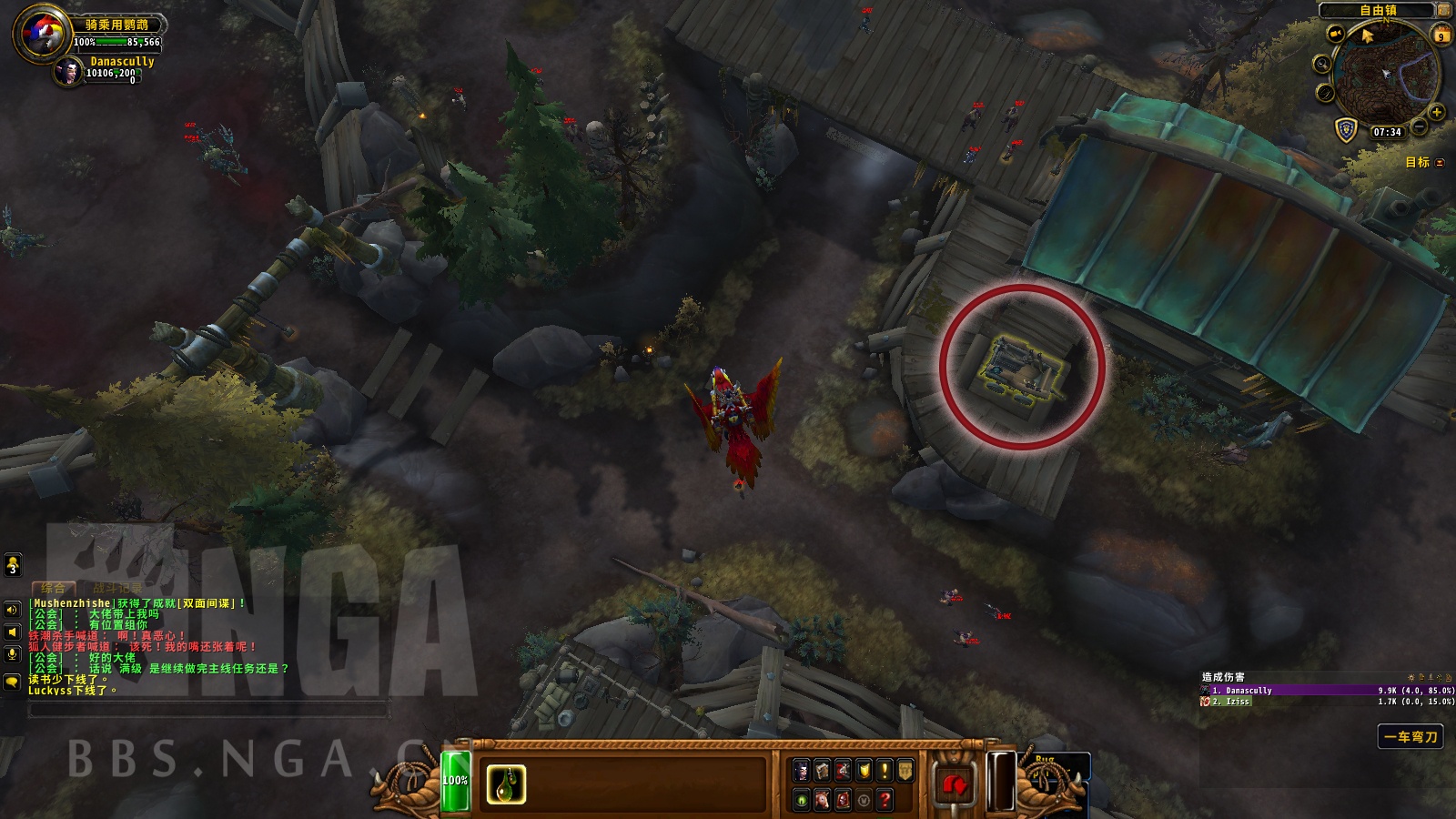The height and width of the screenshot is (819, 1456).
Task: Open the spellbook icon on the micro menu
Action: point(822,771)
